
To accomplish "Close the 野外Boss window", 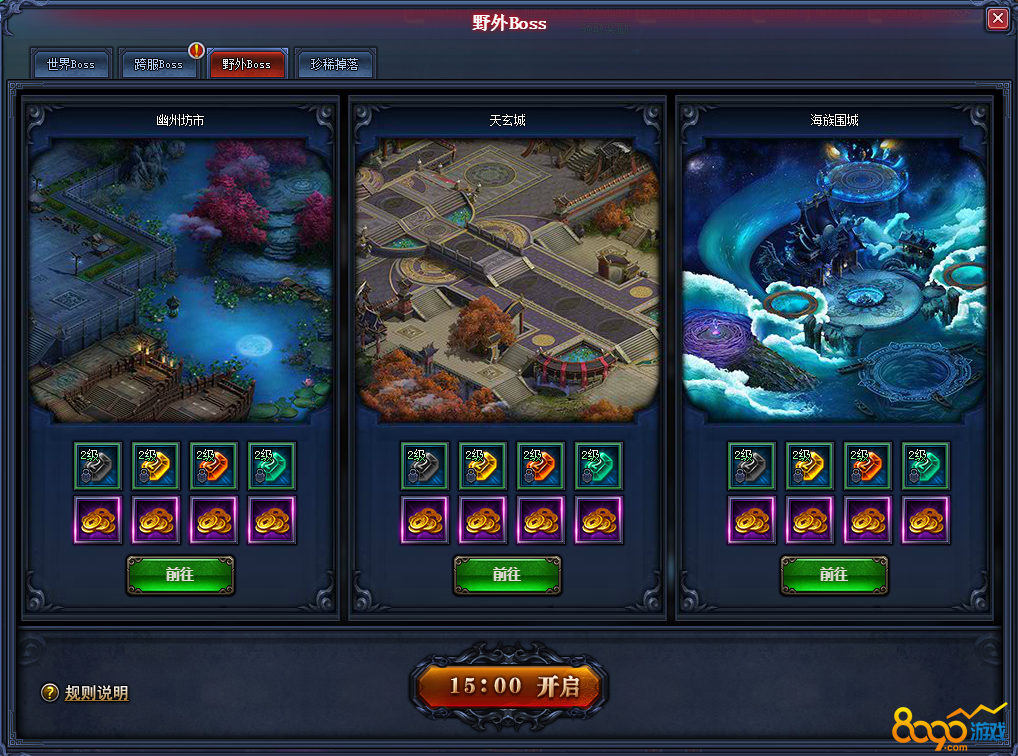I will click(997, 19).
